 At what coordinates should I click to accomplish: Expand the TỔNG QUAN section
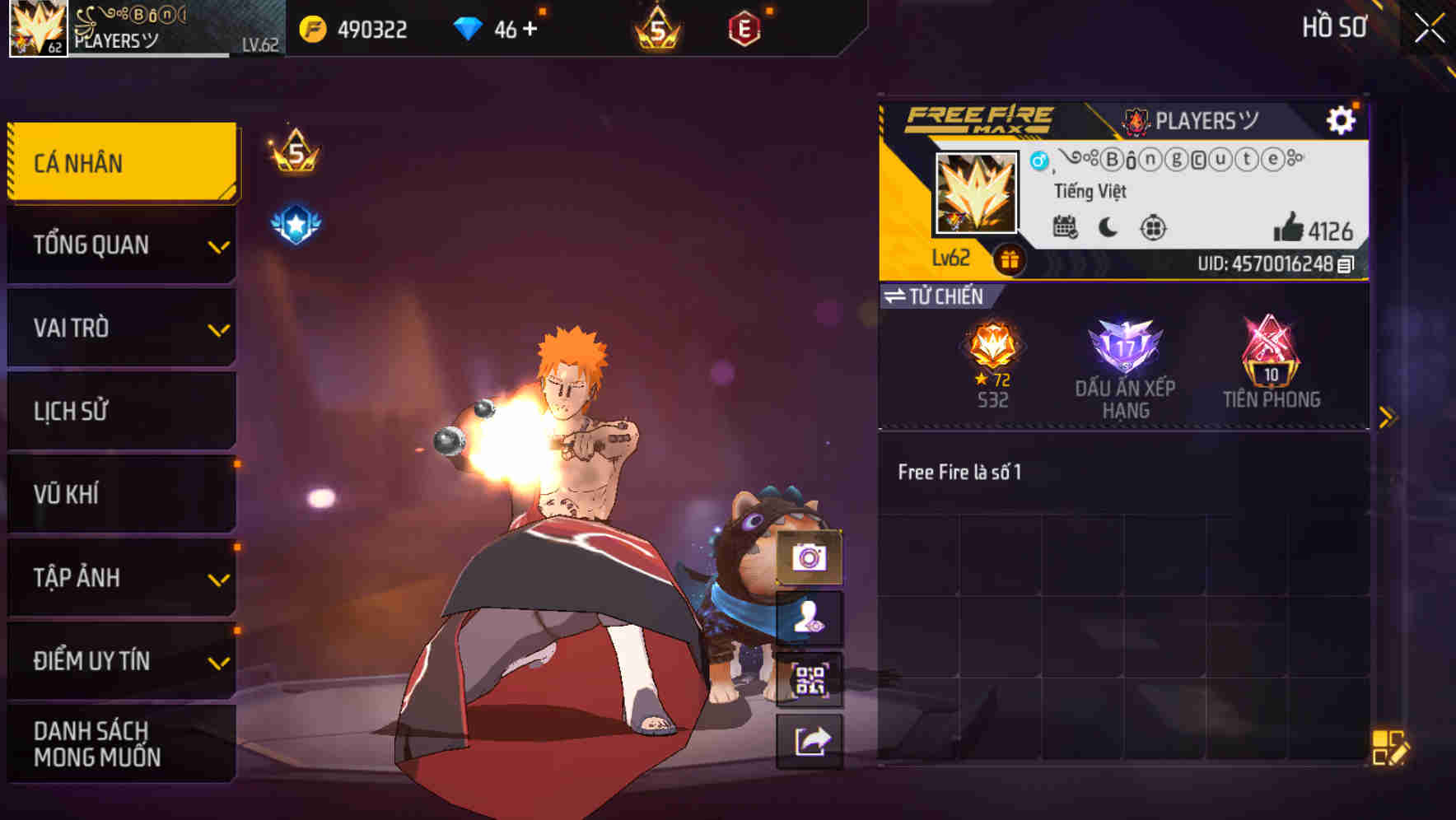pos(122,245)
